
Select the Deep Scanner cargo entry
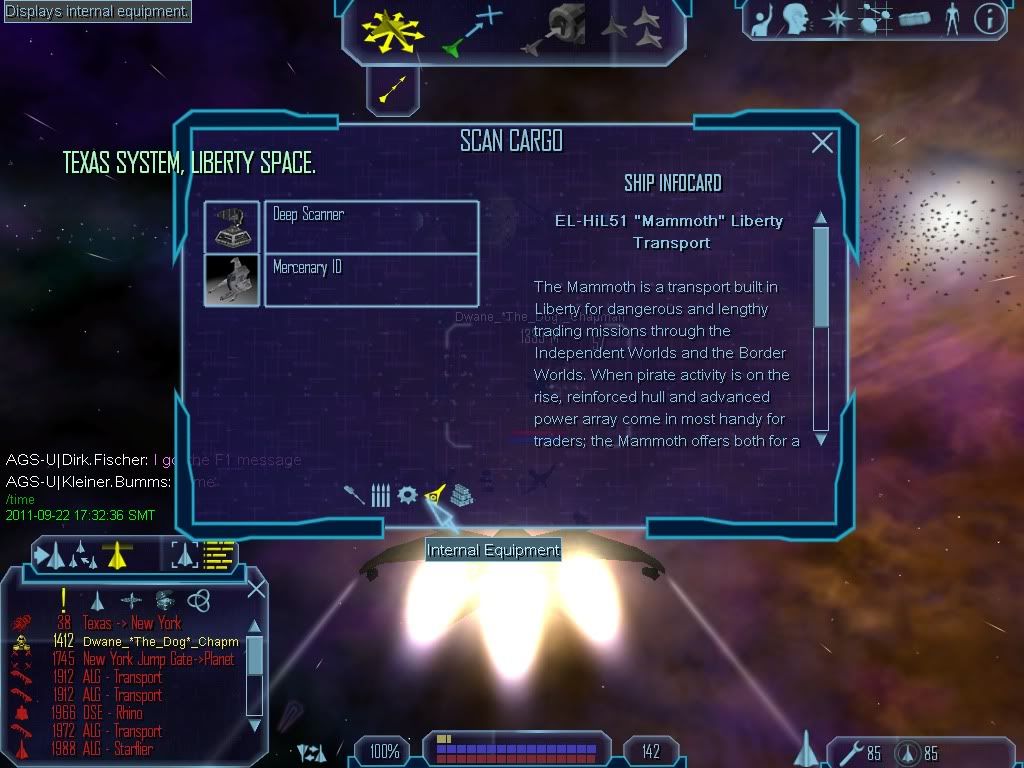pos(370,226)
